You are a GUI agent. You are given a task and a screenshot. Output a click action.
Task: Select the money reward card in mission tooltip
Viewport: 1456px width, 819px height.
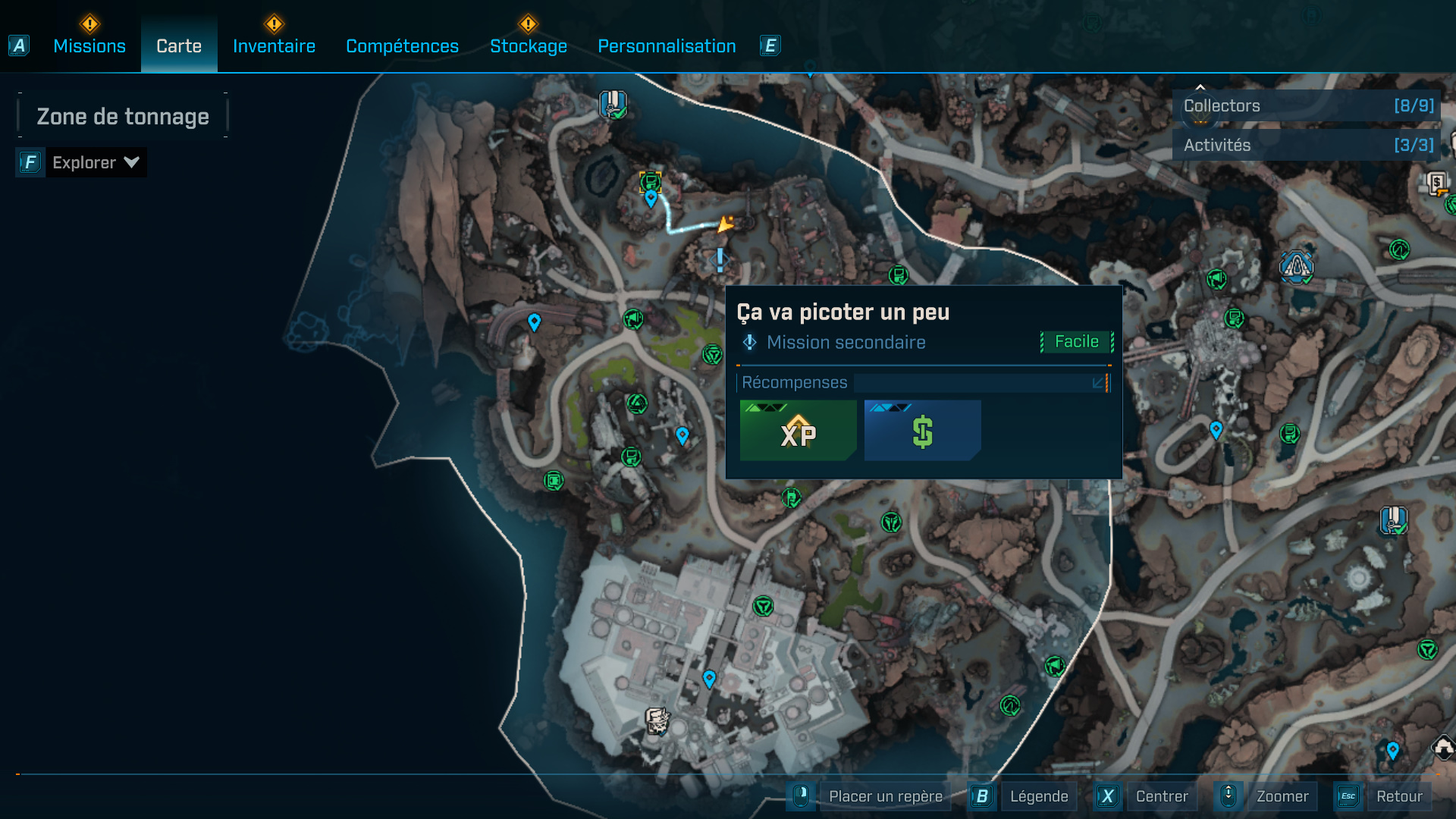[921, 431]
